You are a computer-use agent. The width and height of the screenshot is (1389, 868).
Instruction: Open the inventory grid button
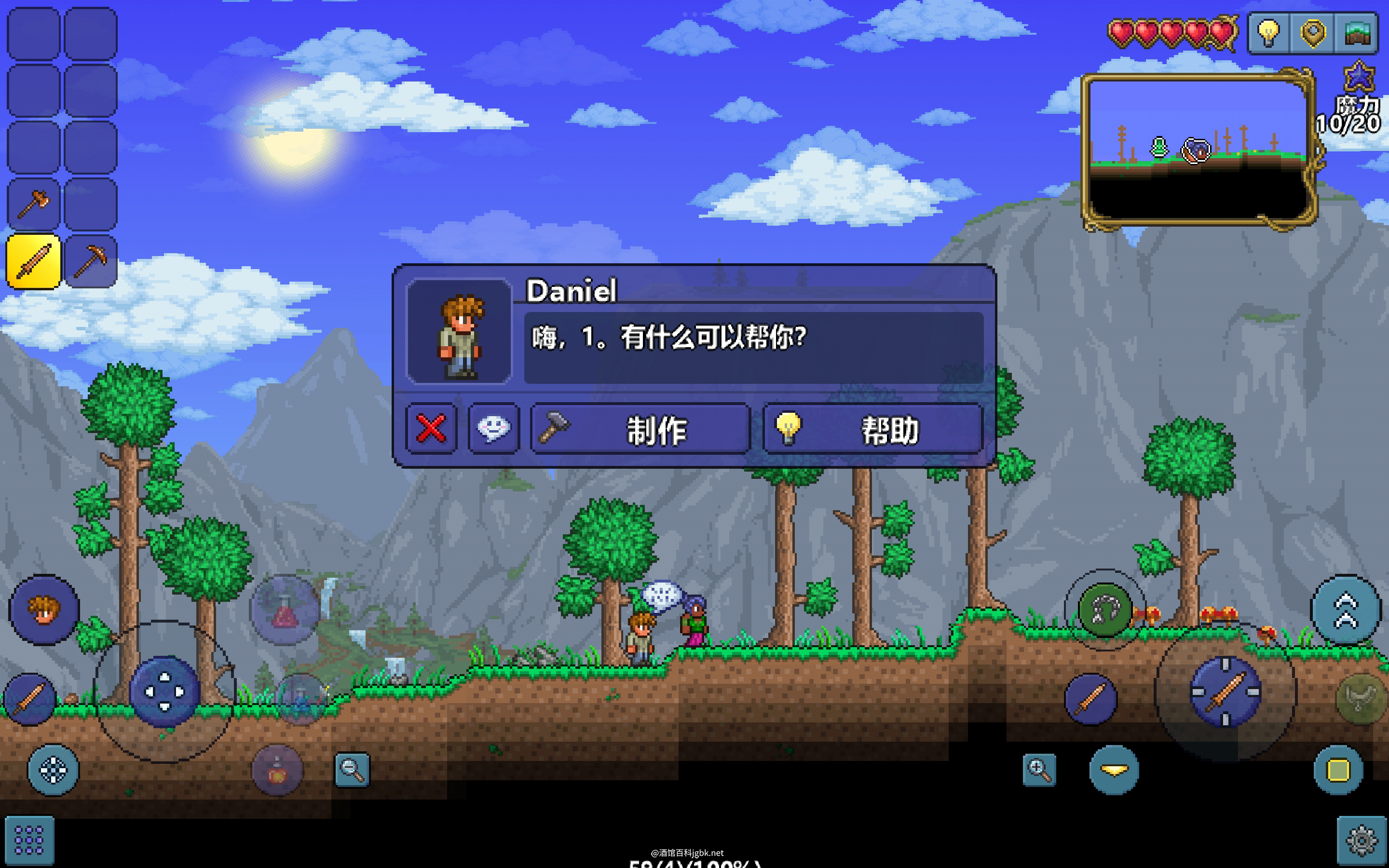(29, 841)
